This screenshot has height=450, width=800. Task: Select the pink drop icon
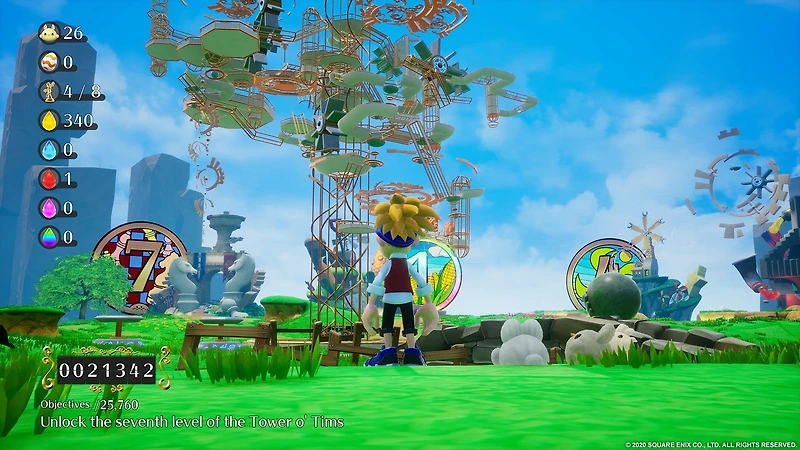coord(48,208)
